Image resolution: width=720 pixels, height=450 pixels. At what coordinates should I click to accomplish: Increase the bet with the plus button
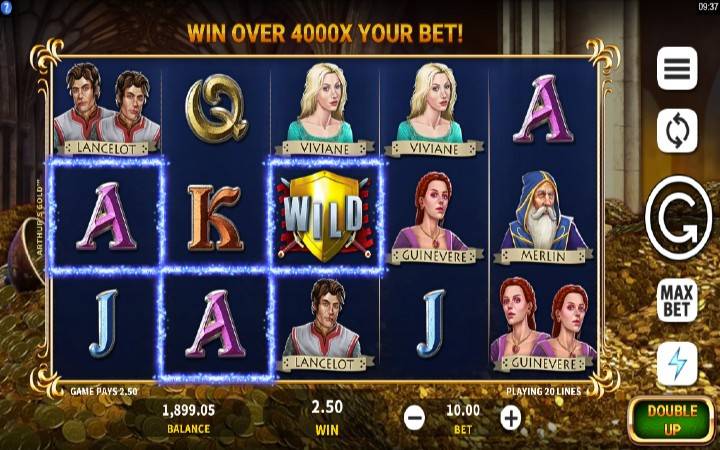511,418
